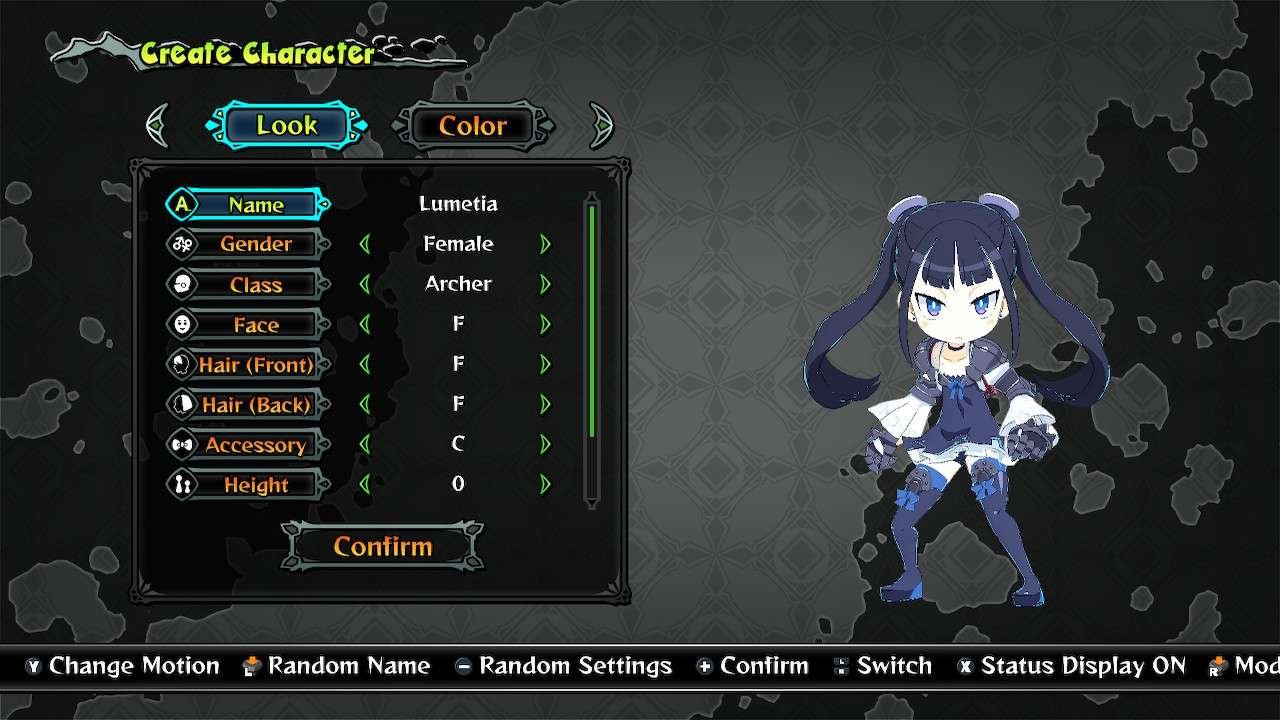
Task: Go back one Hair (Front) style
Action: click(364, 364)
